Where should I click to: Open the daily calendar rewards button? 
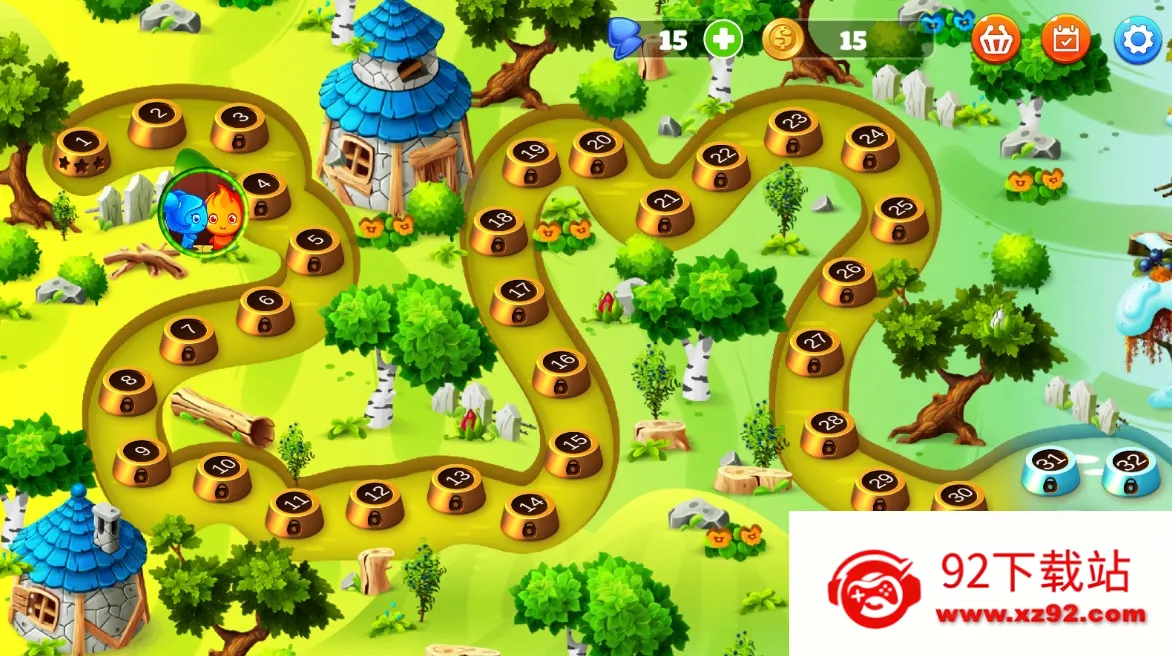point(1066,40)
